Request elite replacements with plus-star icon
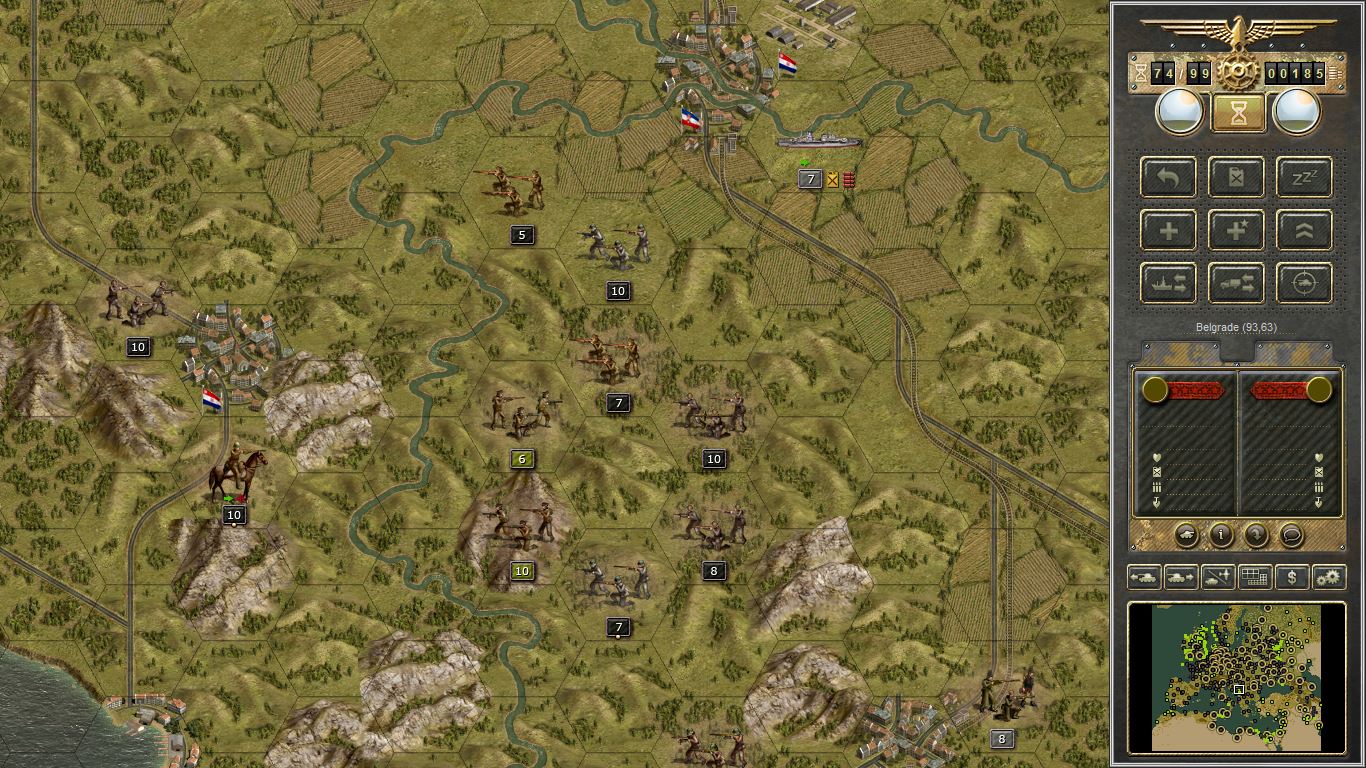This screenshot has height=768, width=1366. 1236,230
